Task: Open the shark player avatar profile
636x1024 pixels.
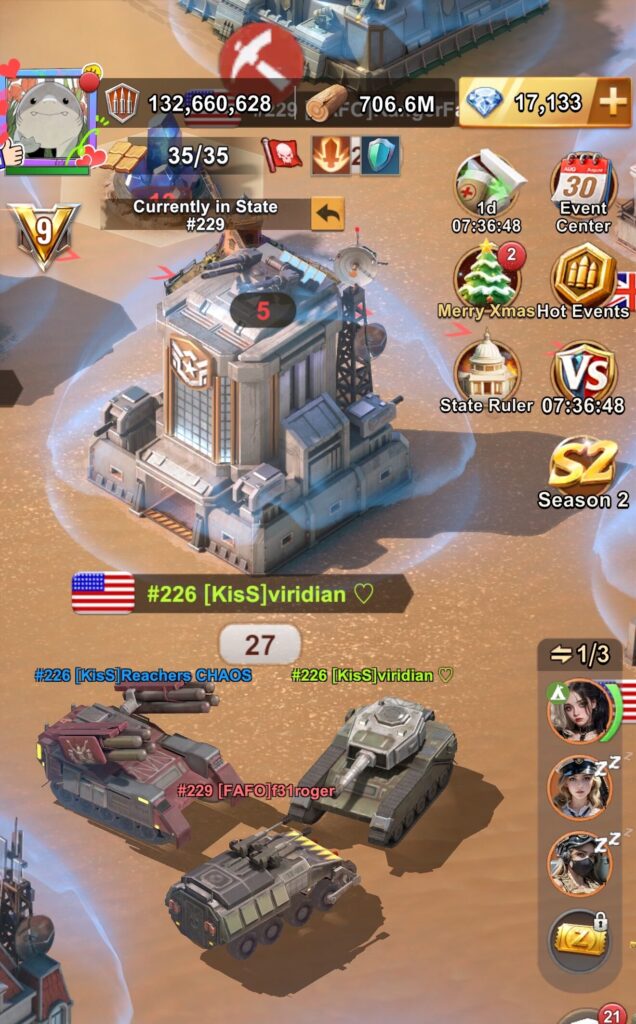Action: pos(50,118)
